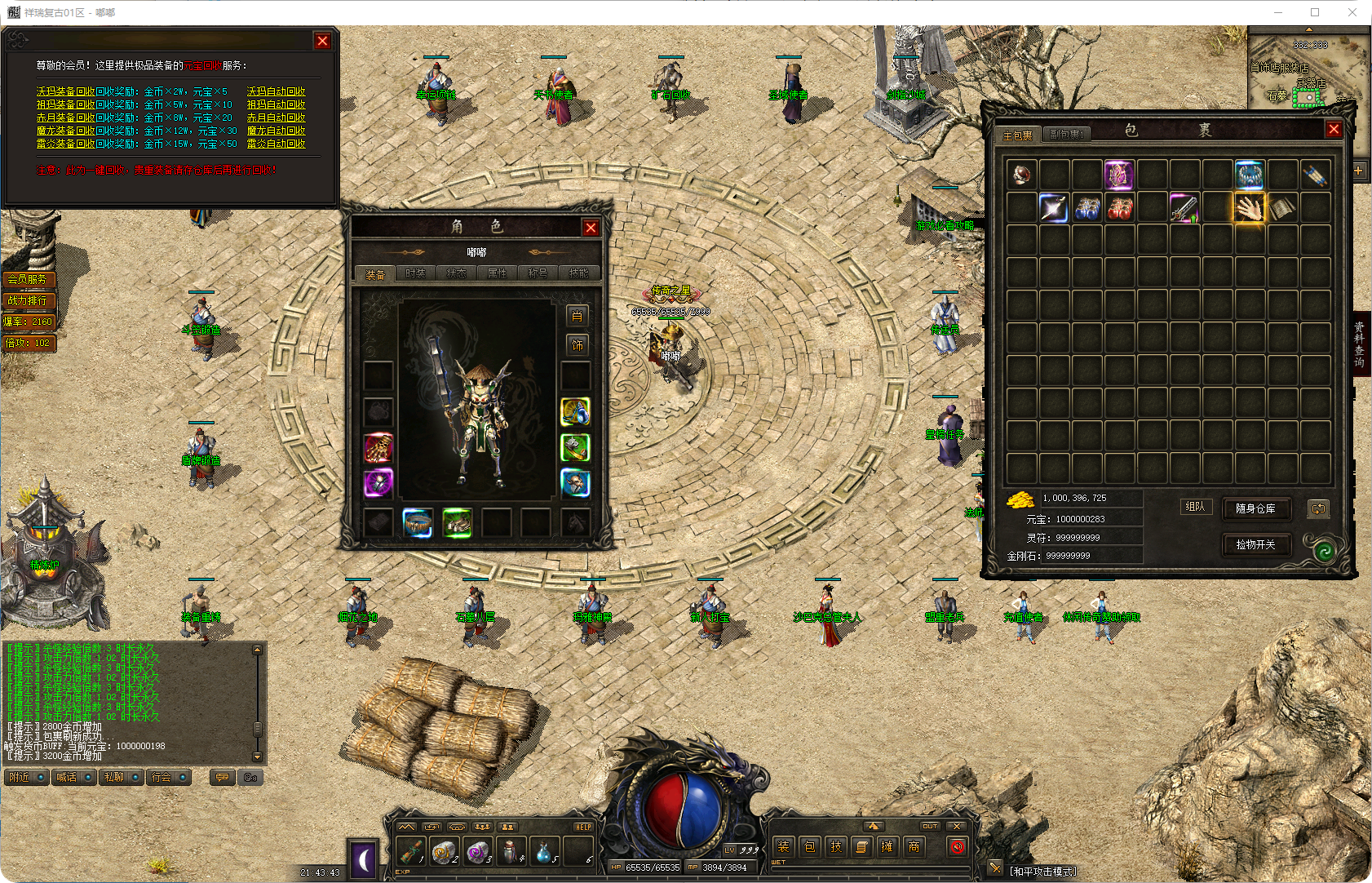The width and height of the screenshot is (1372, 883).
Task: Maximize the game window
Action: (1315, 12)
